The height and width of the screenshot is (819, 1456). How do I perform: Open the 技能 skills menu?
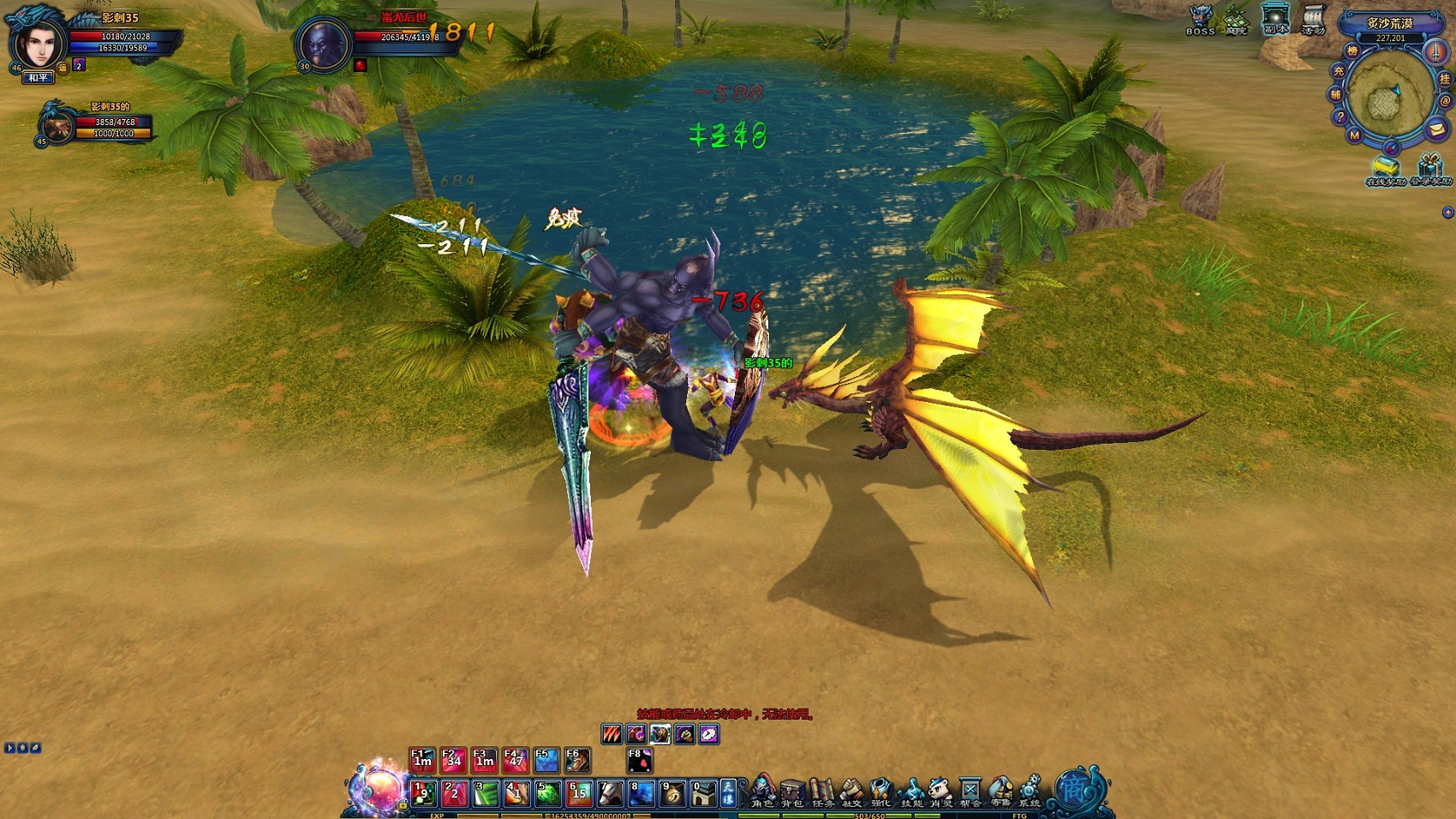pos(911,792)
